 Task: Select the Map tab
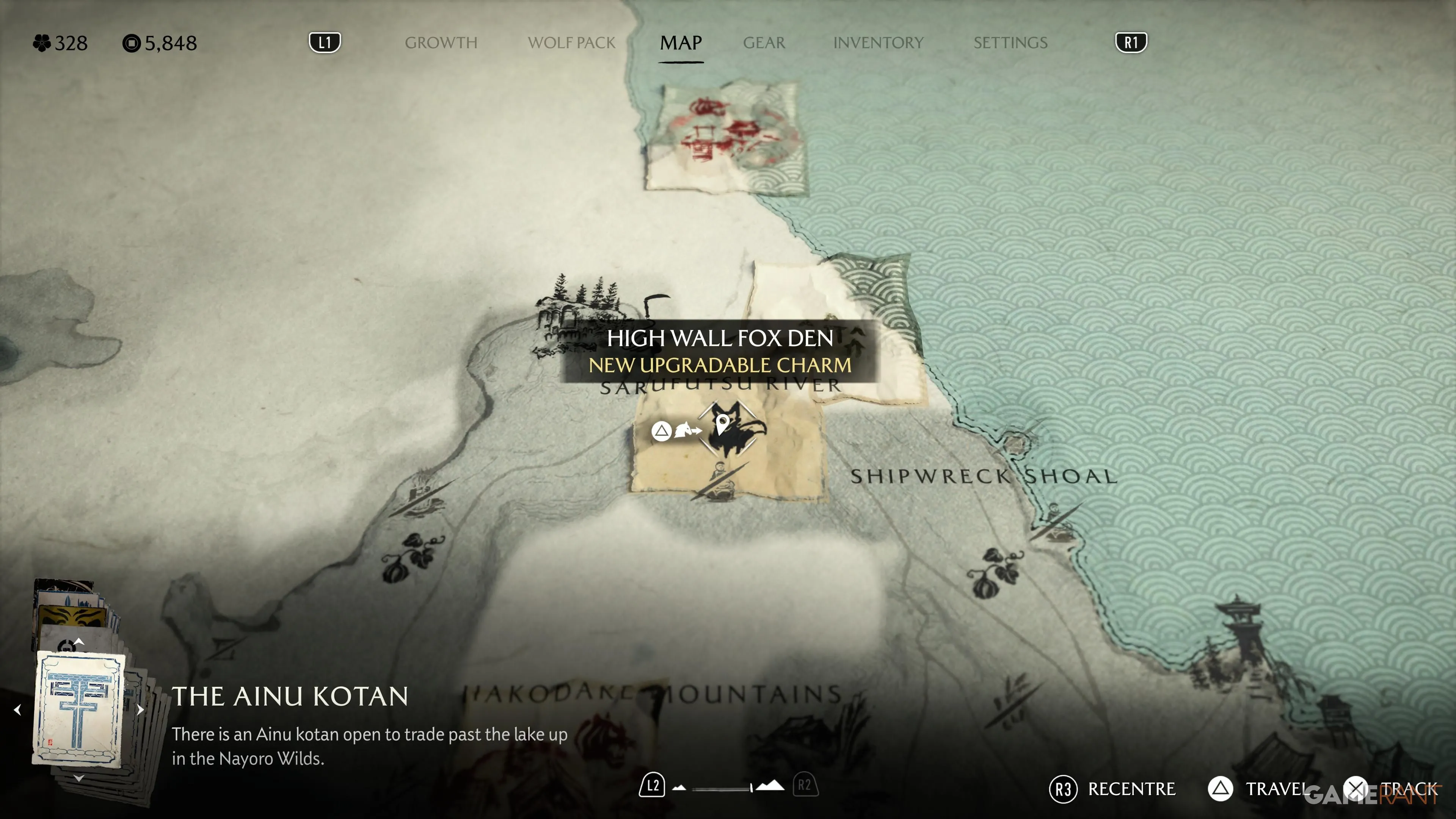click(x=681, y=43)
